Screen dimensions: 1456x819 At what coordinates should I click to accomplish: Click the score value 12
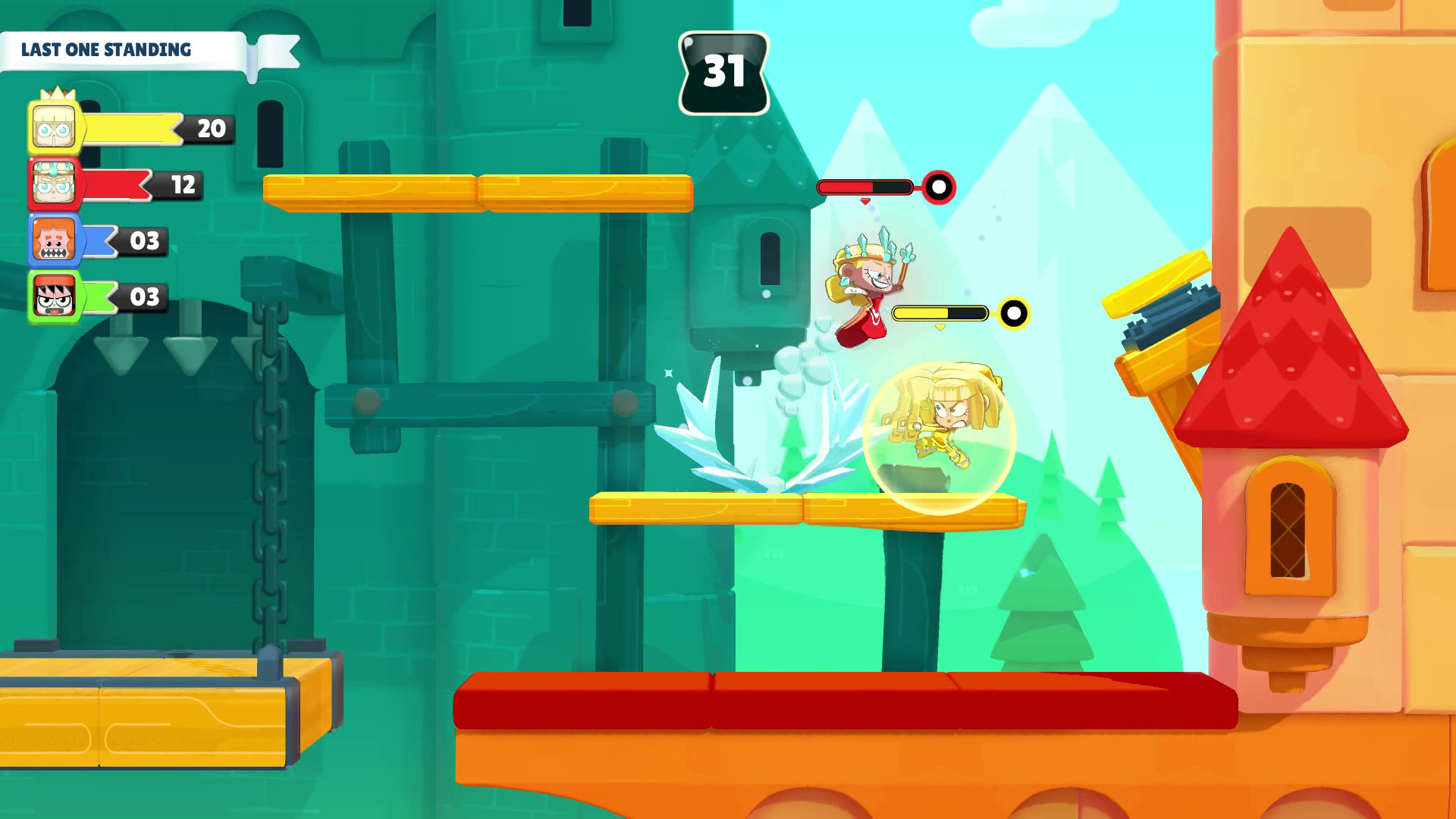point(182,185)
